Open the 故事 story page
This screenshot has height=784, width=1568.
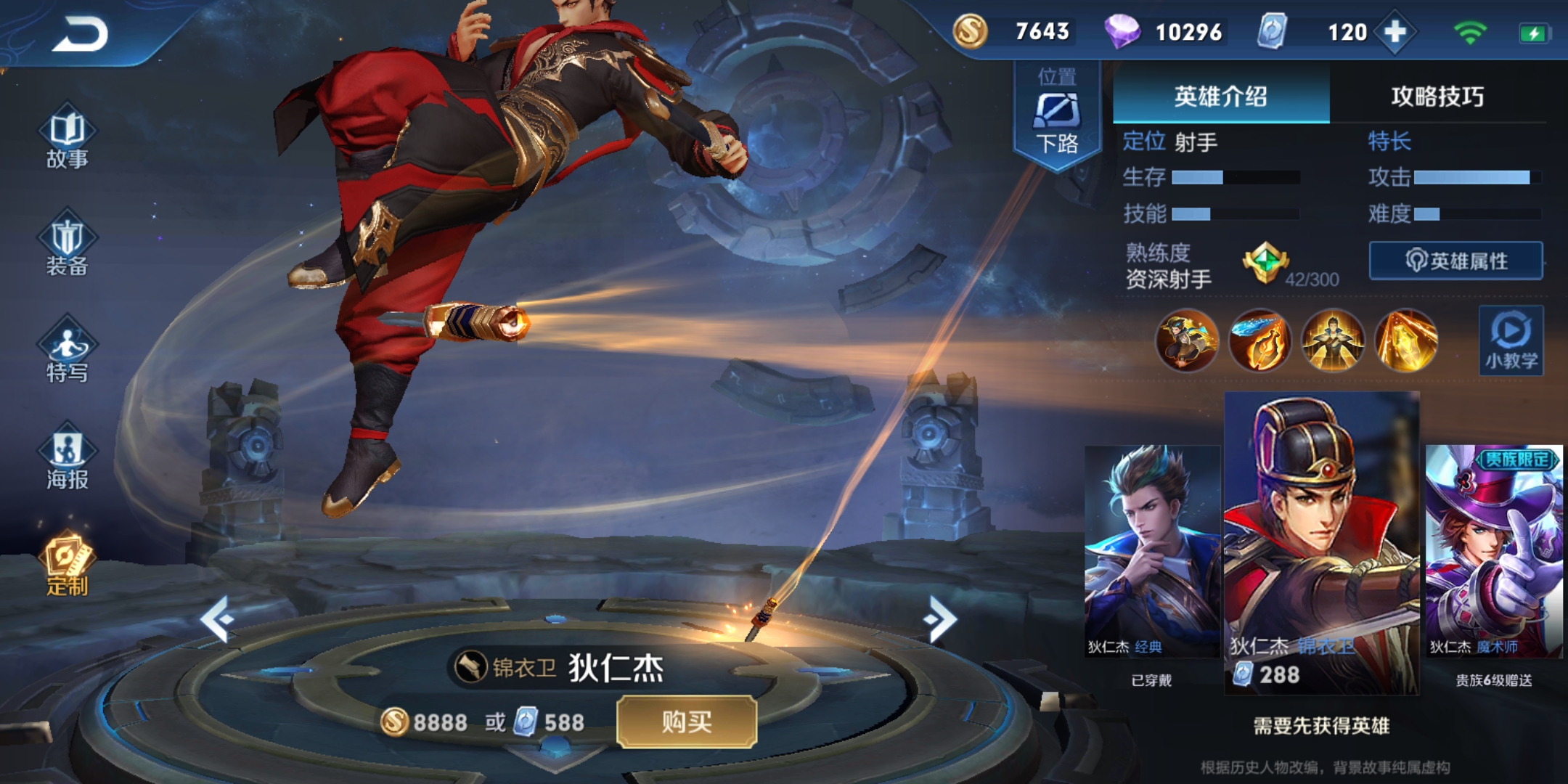(67, 139)
